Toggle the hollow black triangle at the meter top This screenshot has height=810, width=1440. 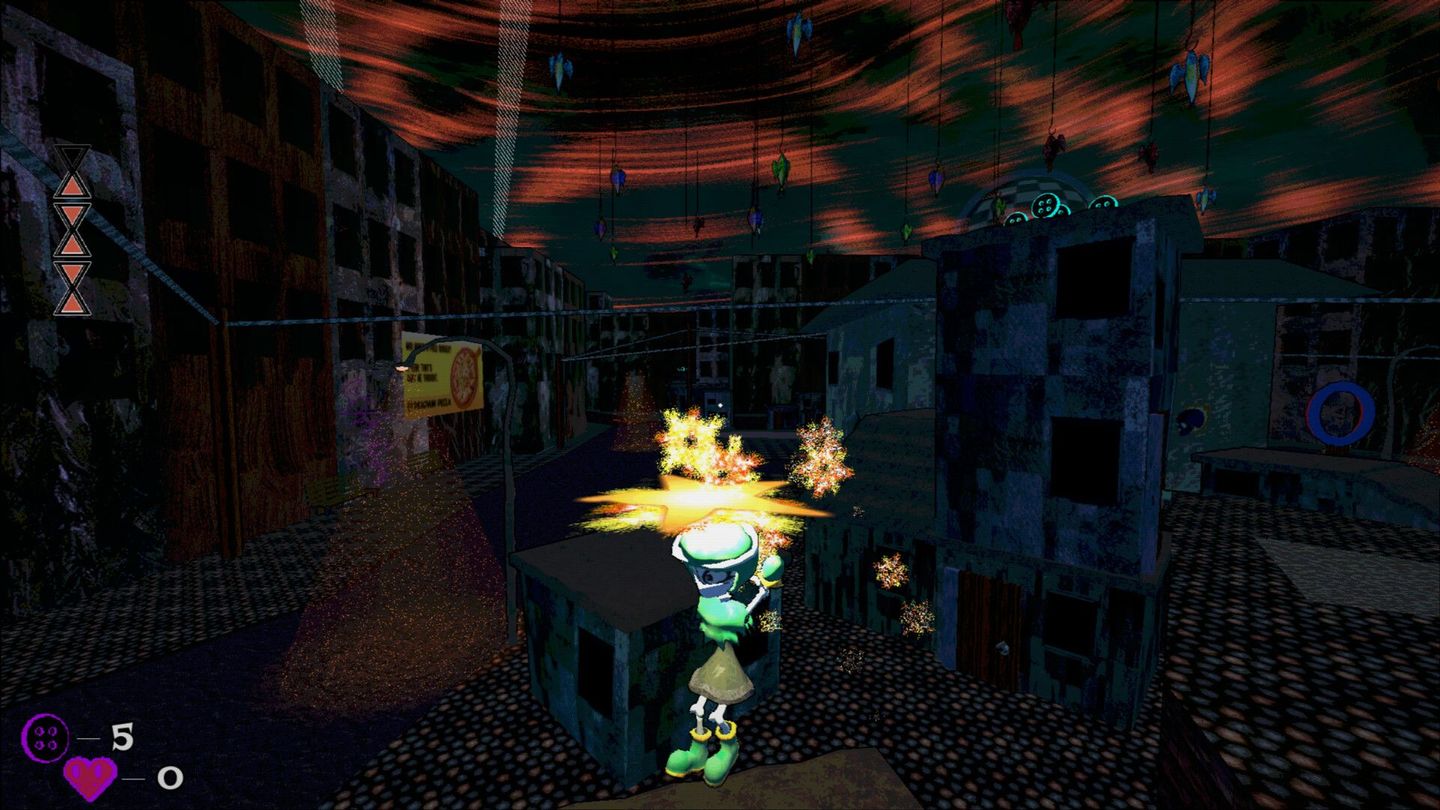(x=72, y=155)
